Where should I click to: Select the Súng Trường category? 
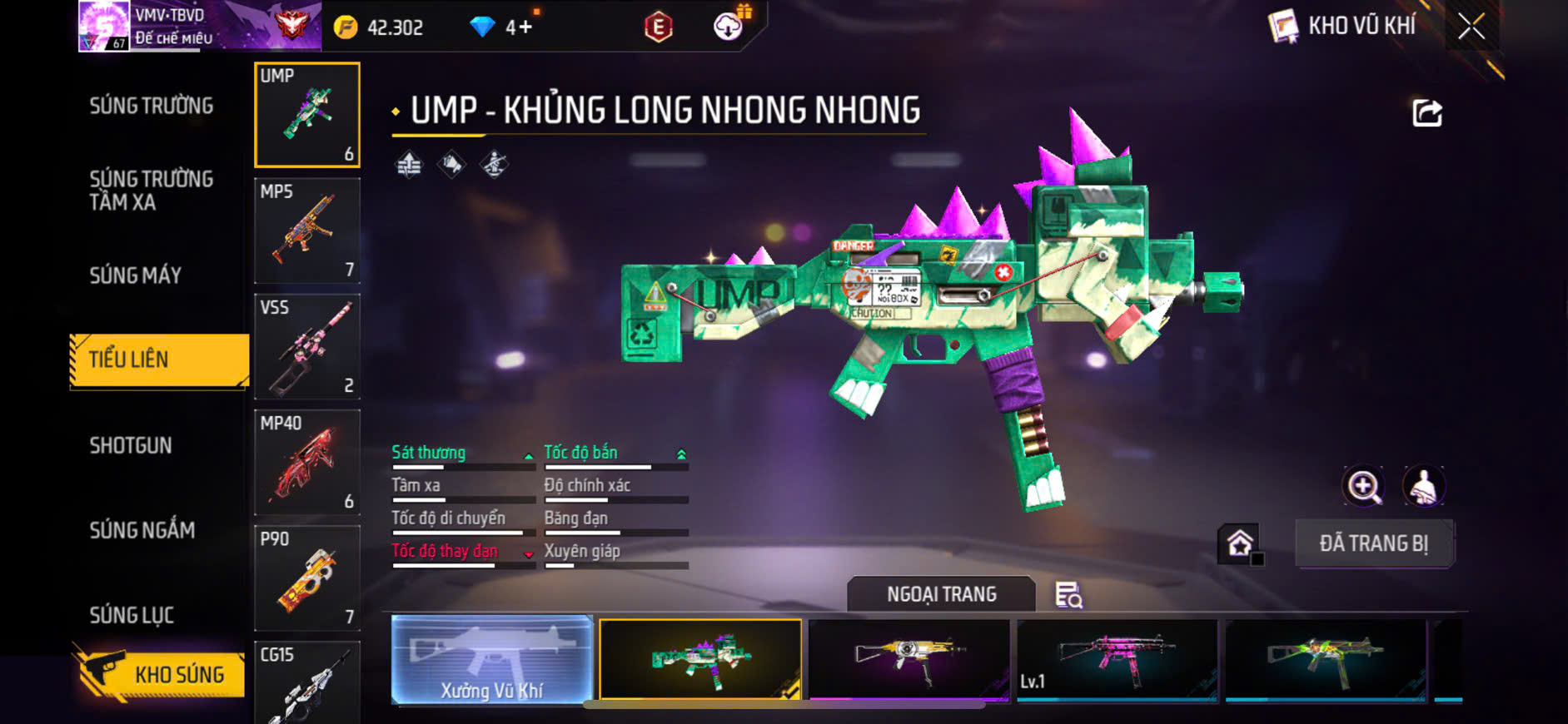pyautogui.click(x=152, y=106)
